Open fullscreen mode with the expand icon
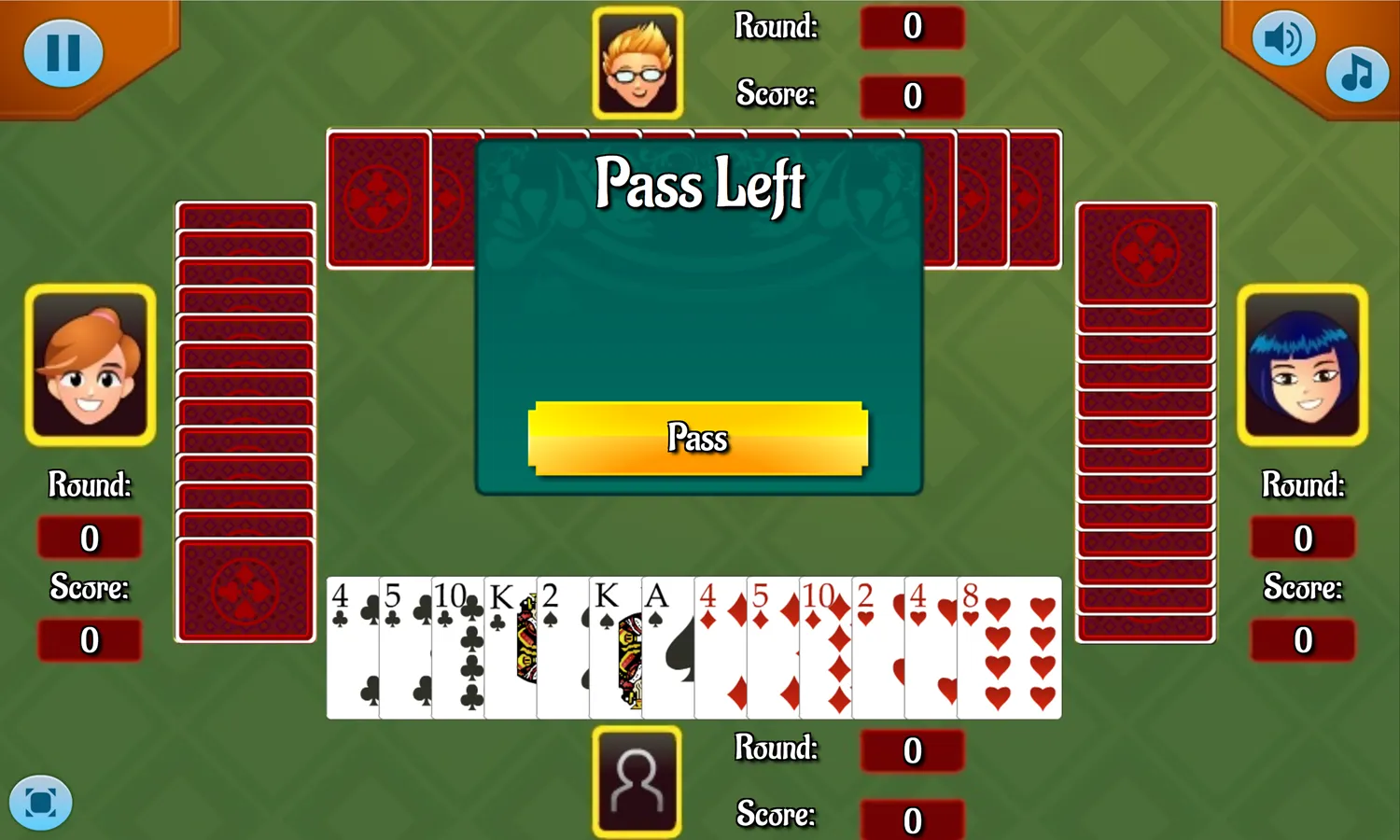This screenshot has width=1400, height=840. (39, 801)
